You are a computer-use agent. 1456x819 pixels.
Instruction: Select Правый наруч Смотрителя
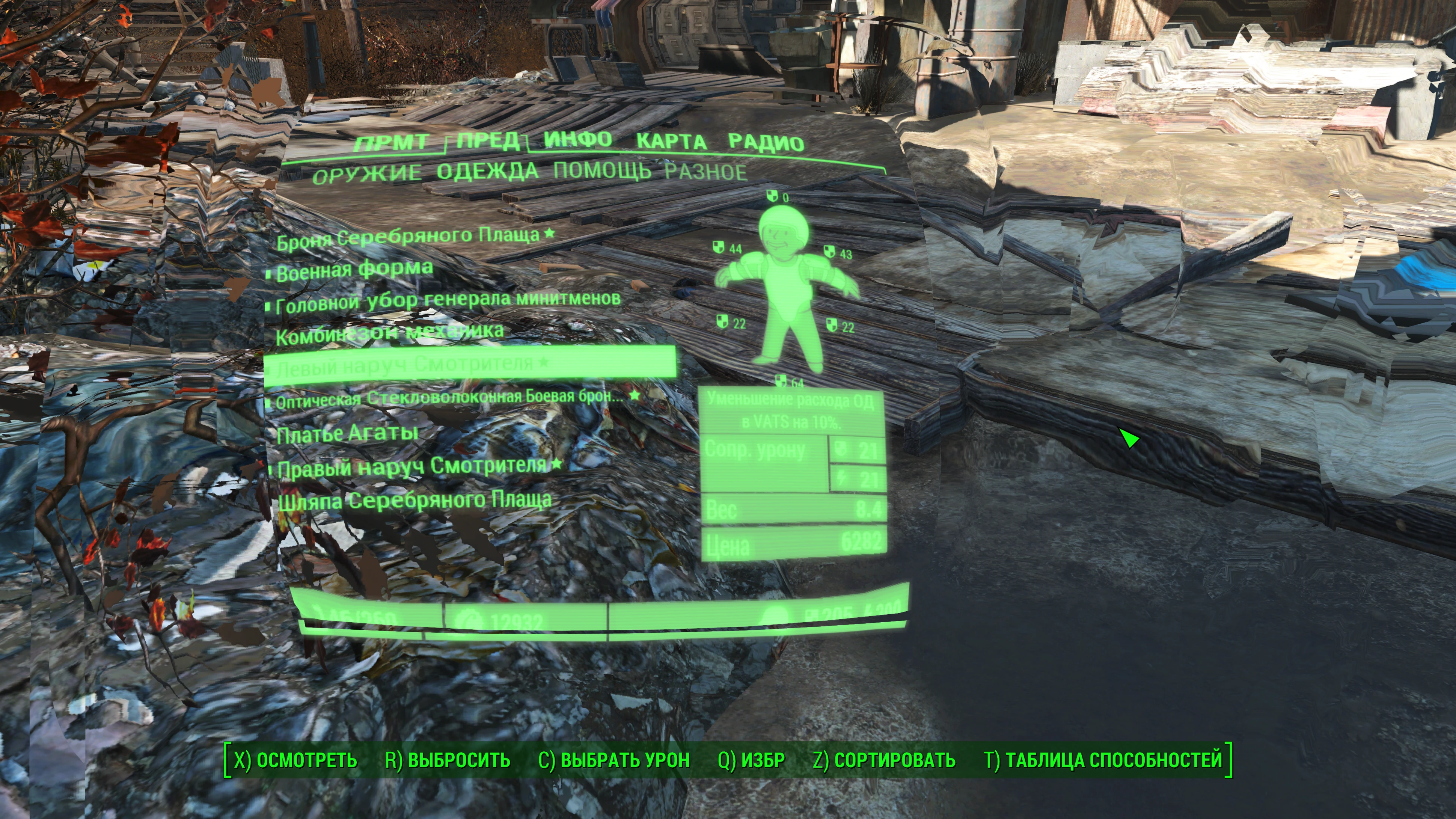pyautogui.click(x=412, y=467)
